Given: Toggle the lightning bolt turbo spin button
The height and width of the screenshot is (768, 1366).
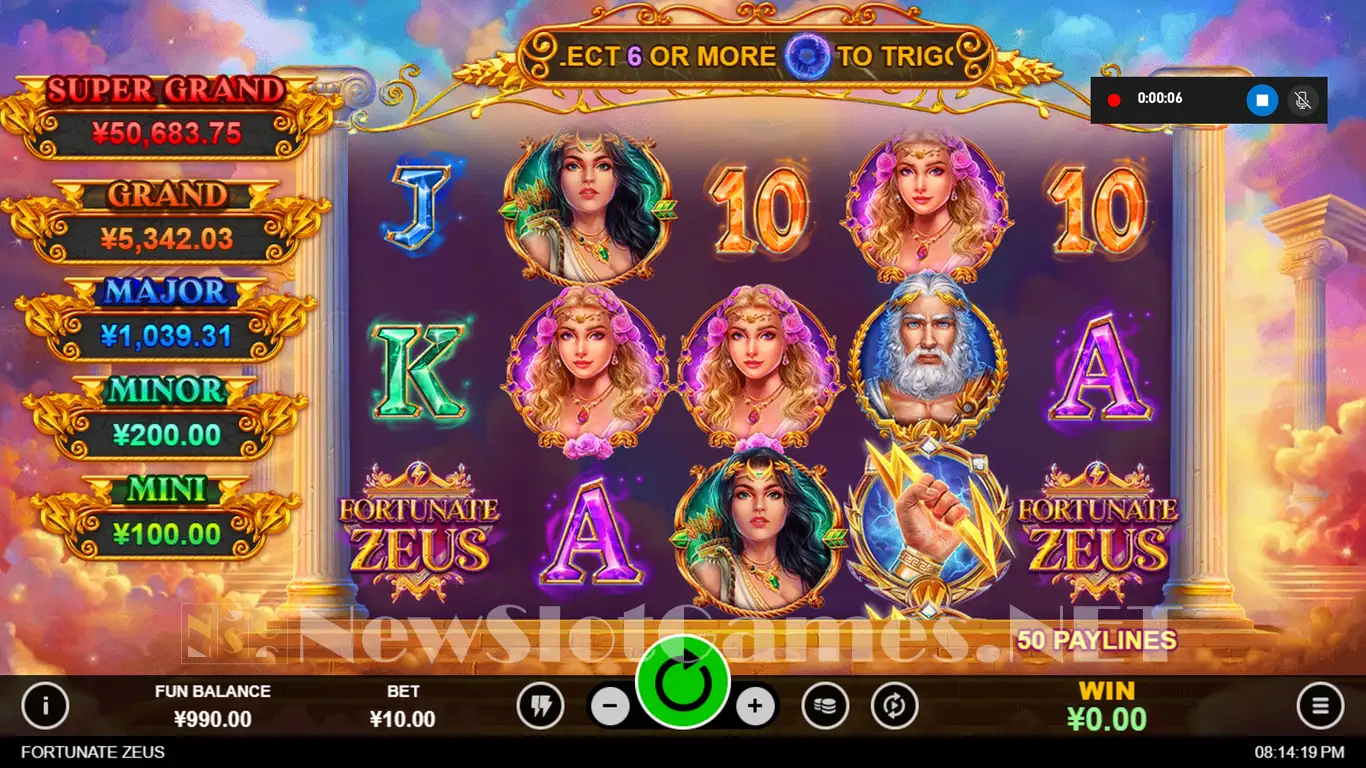Looking at the screenshot, I should click(541, 707).
